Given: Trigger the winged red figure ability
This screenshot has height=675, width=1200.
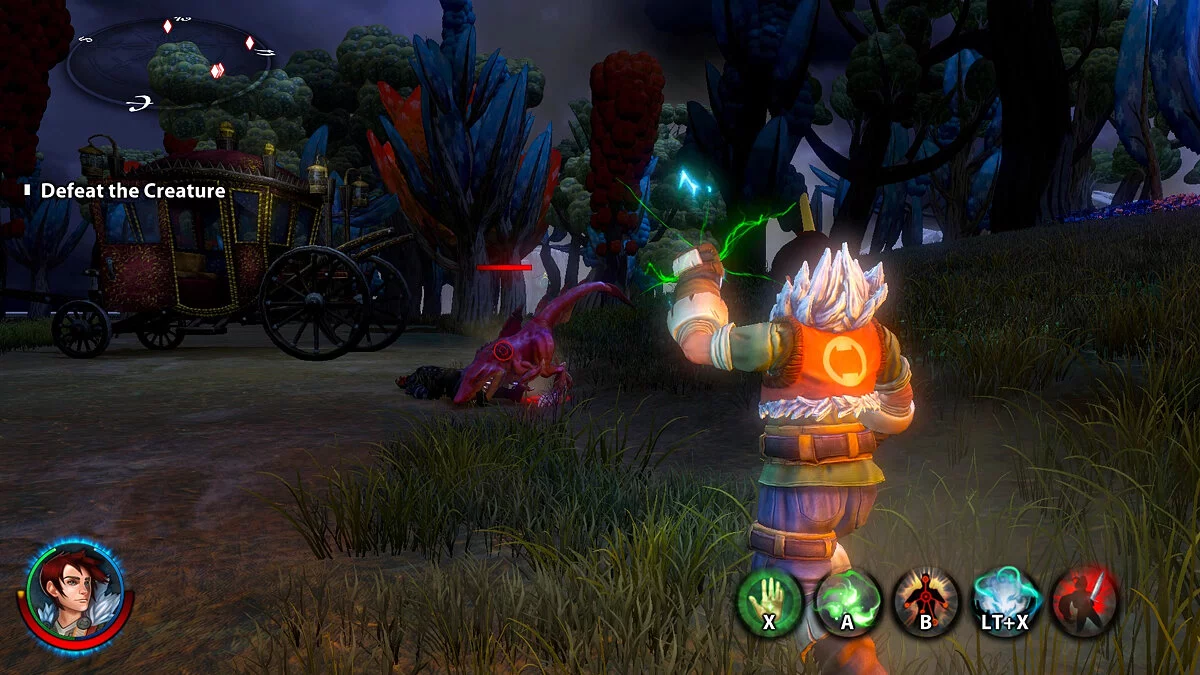Looking at the screenshot, I should [926, 600].
